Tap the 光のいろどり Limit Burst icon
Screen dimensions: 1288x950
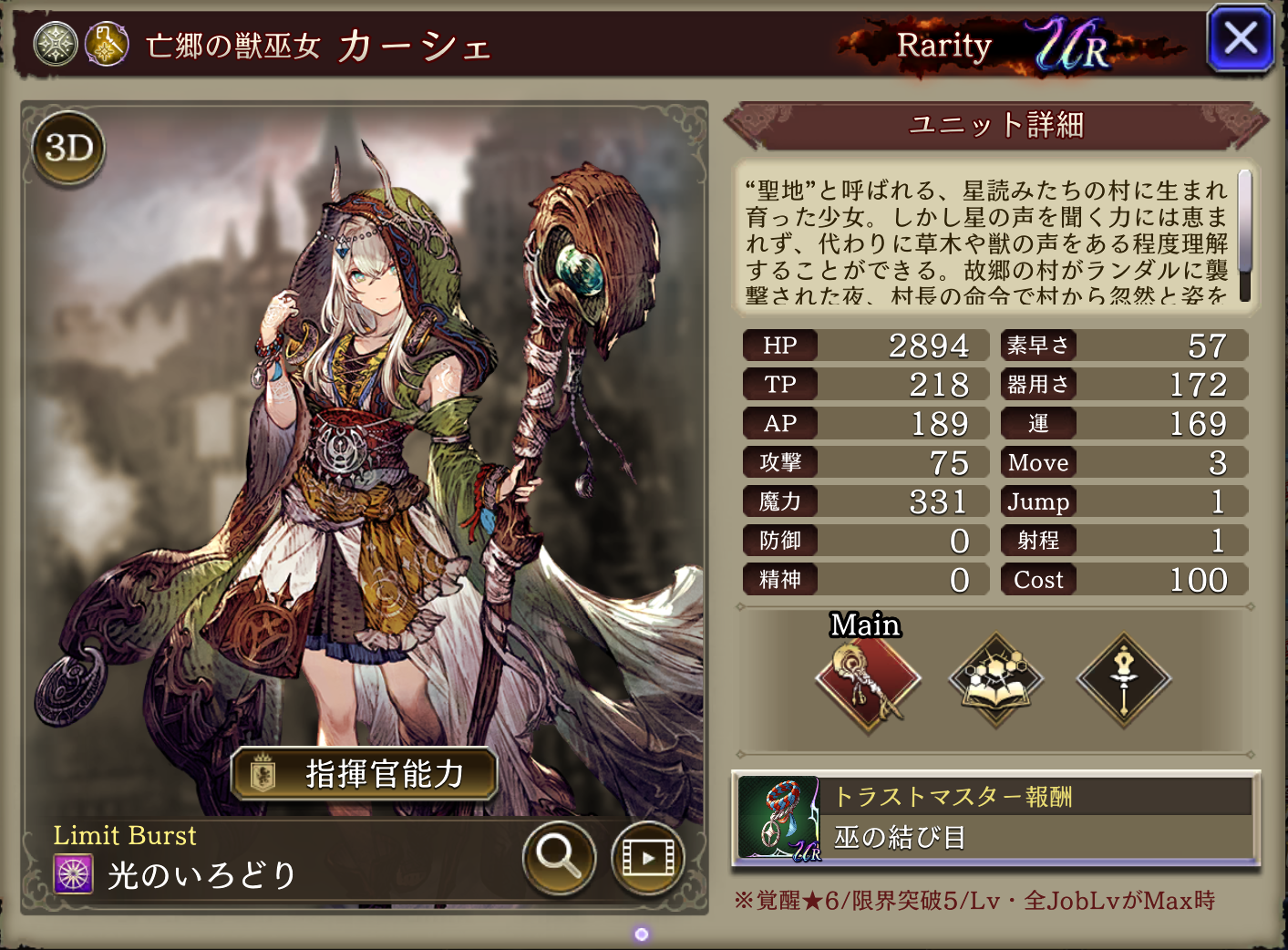(x=74, y=874)
